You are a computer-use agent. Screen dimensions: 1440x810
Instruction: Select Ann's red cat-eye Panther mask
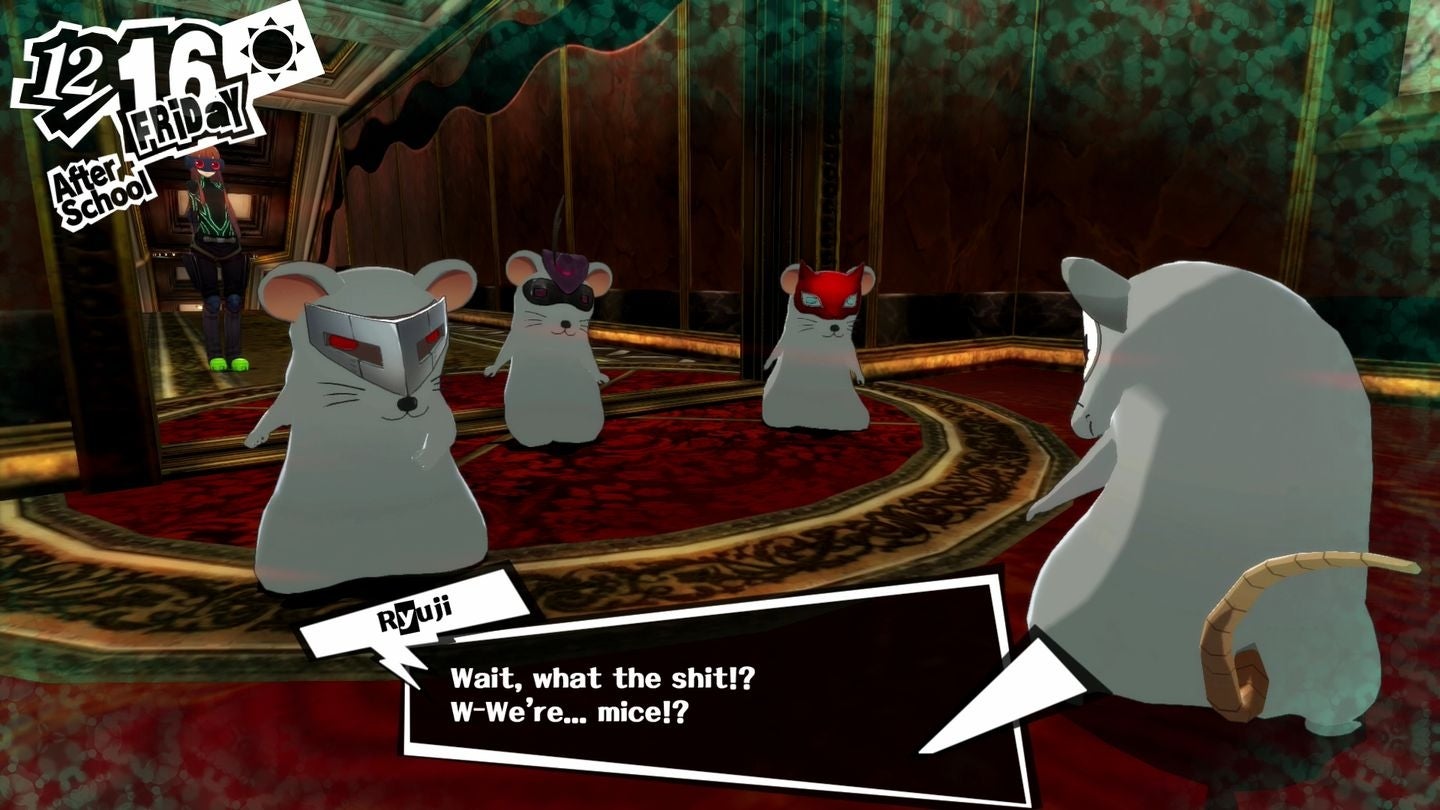point(820,305)
